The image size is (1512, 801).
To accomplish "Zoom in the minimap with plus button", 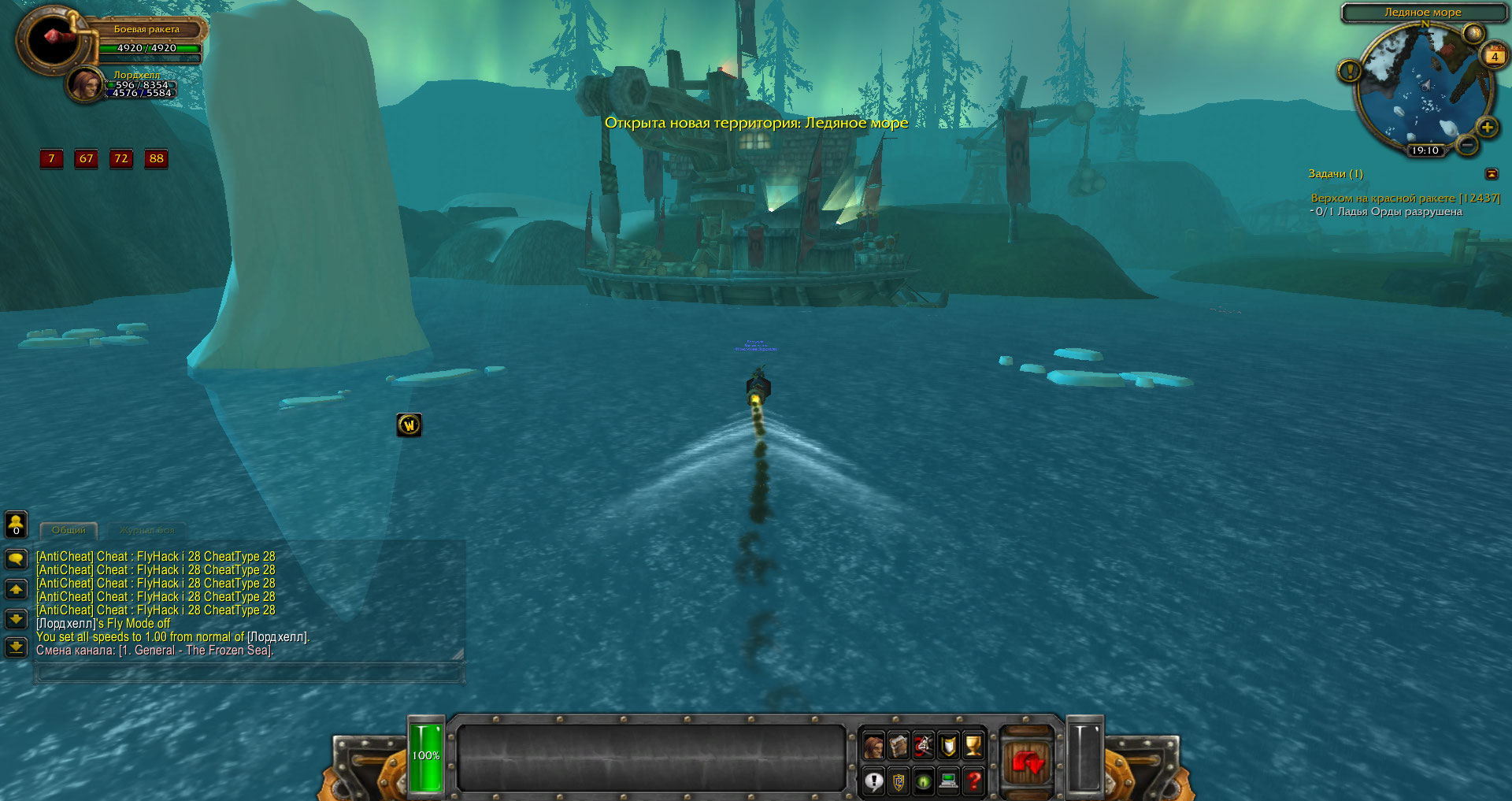I will 1487,128.
